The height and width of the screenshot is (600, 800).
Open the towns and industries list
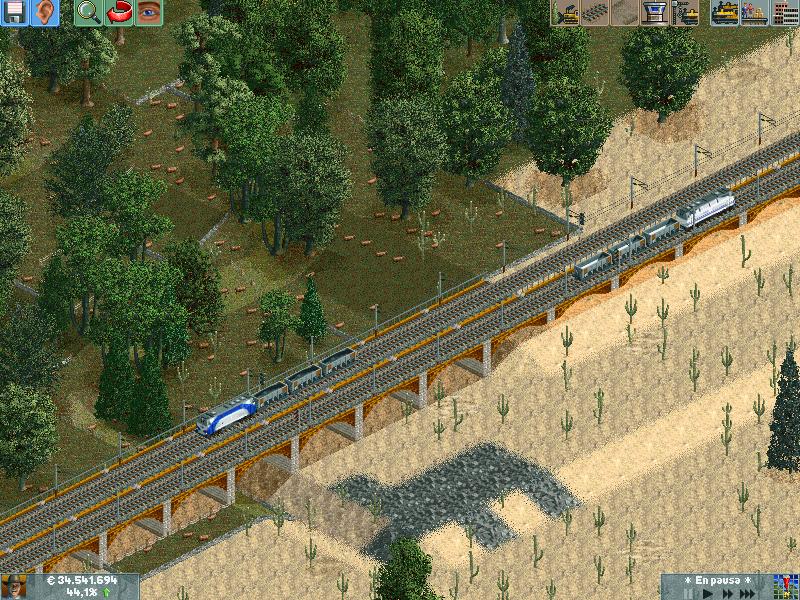coord(784,12)
